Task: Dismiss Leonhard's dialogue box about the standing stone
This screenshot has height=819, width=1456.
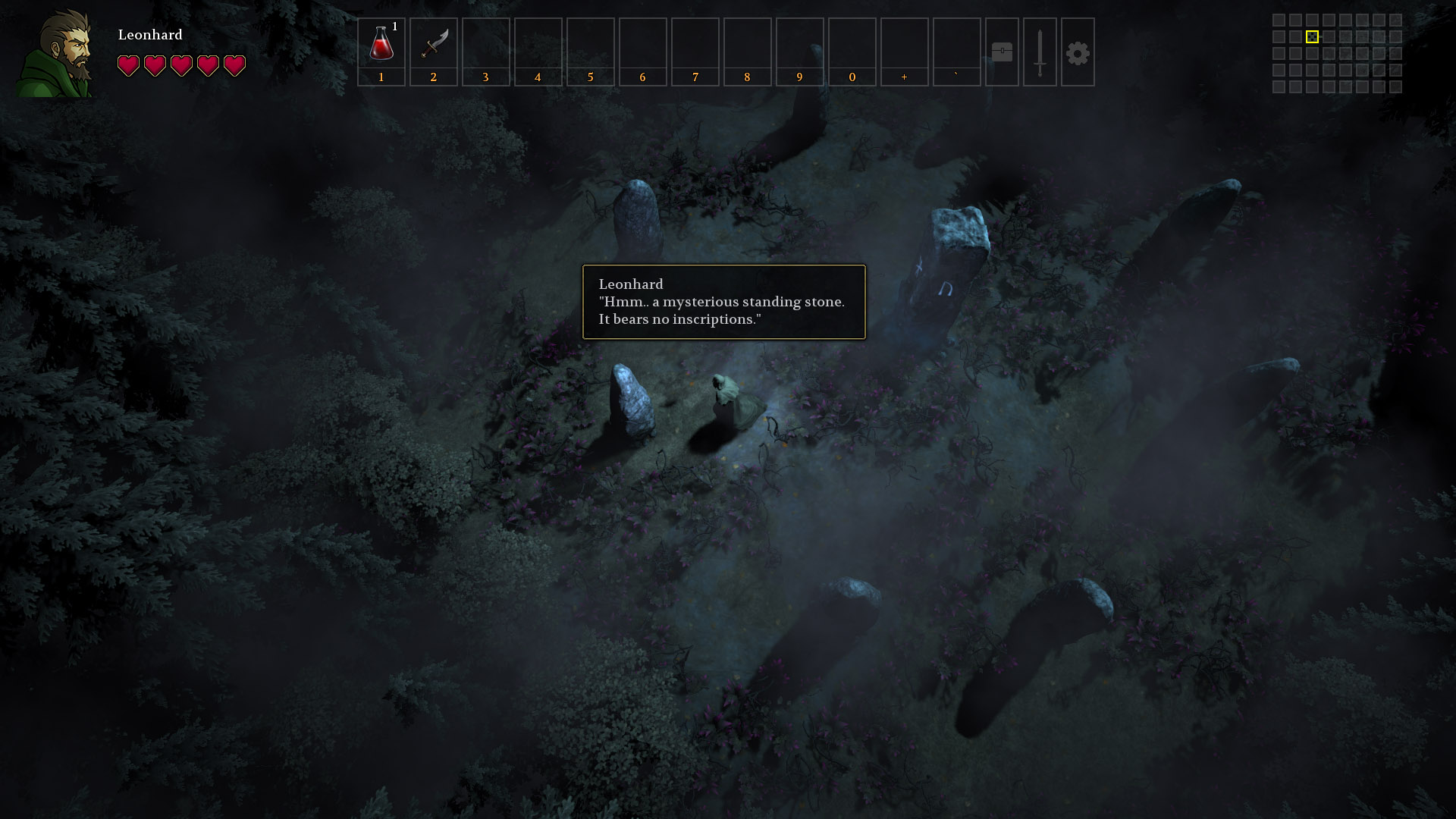Action: click(723, 301)
